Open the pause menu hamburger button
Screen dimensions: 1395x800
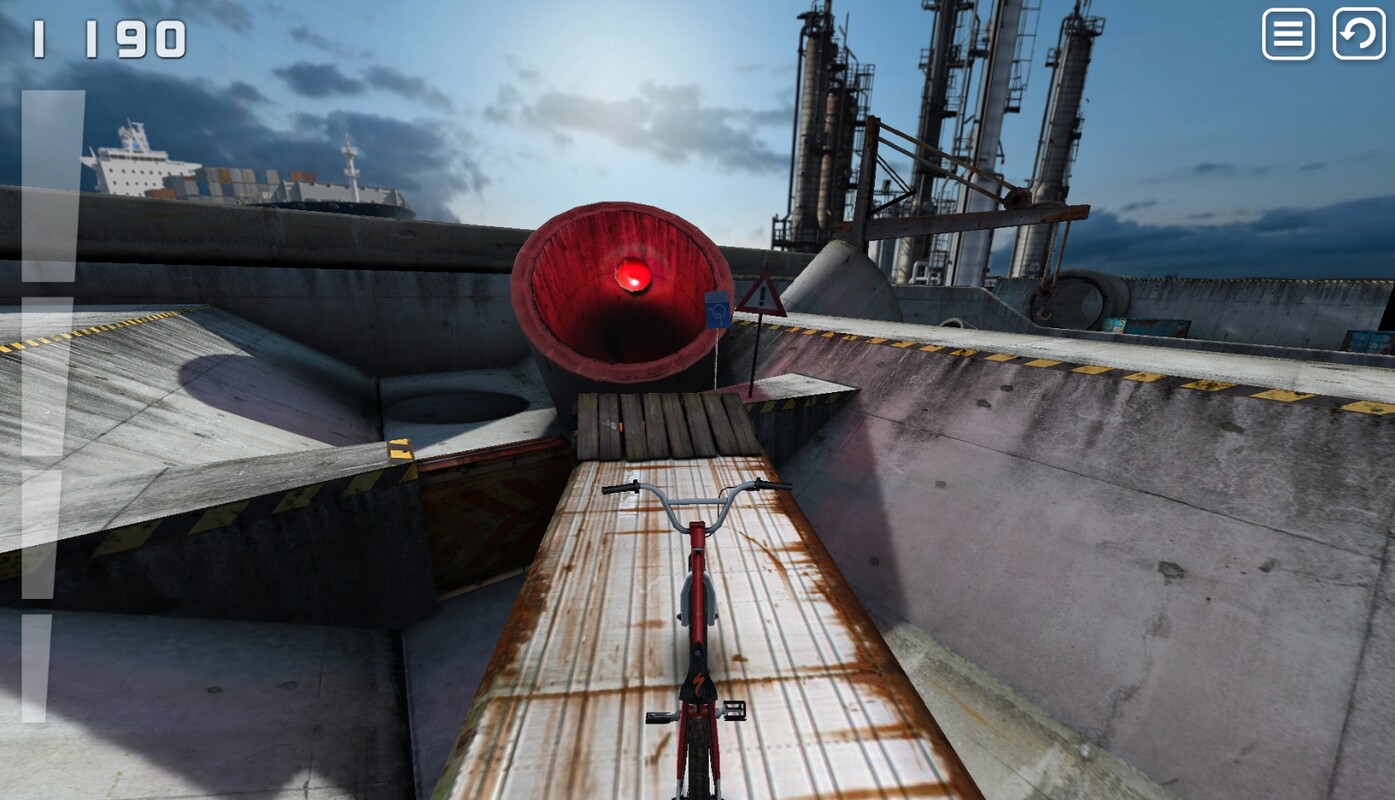click(x=1288, y=35)
